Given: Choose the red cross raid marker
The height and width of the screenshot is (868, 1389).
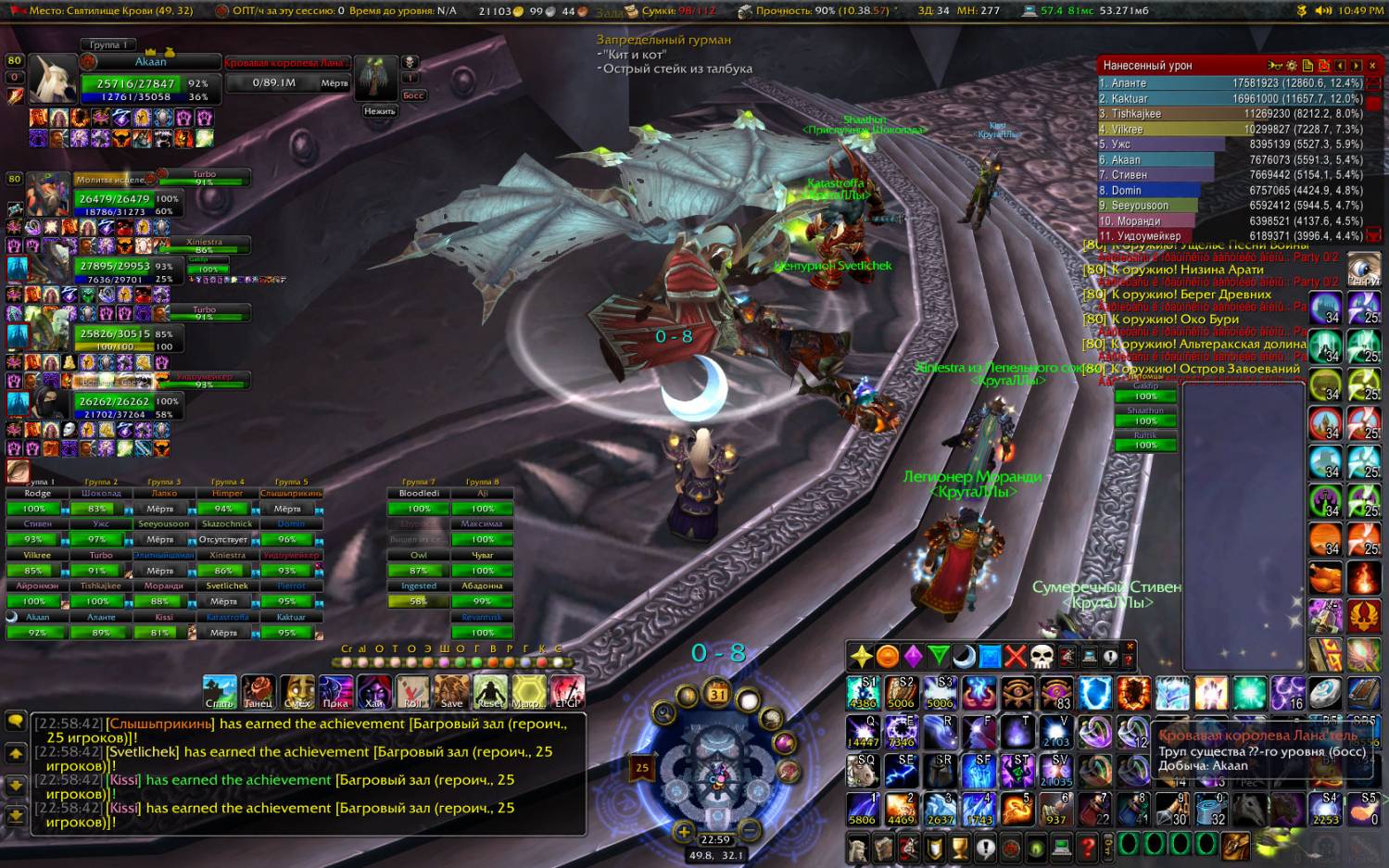Looking at the screenshot, I should pos(1016,657).
